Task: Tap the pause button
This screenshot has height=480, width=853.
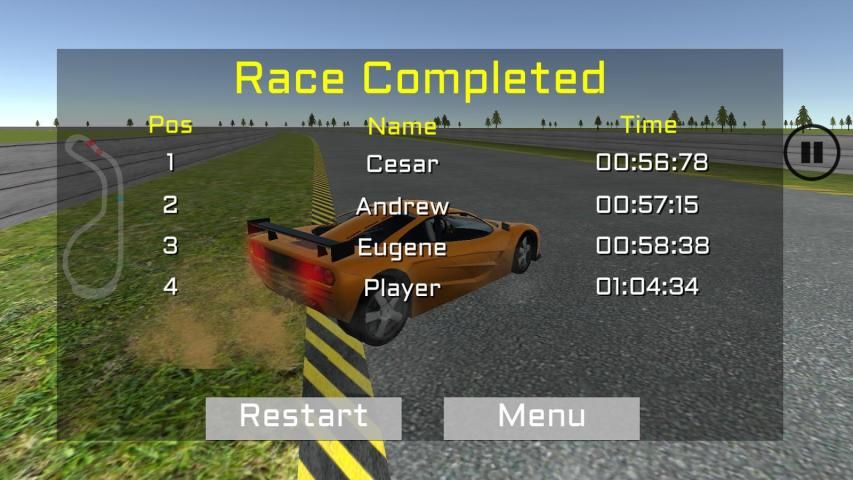Action: tap(810, 153)
